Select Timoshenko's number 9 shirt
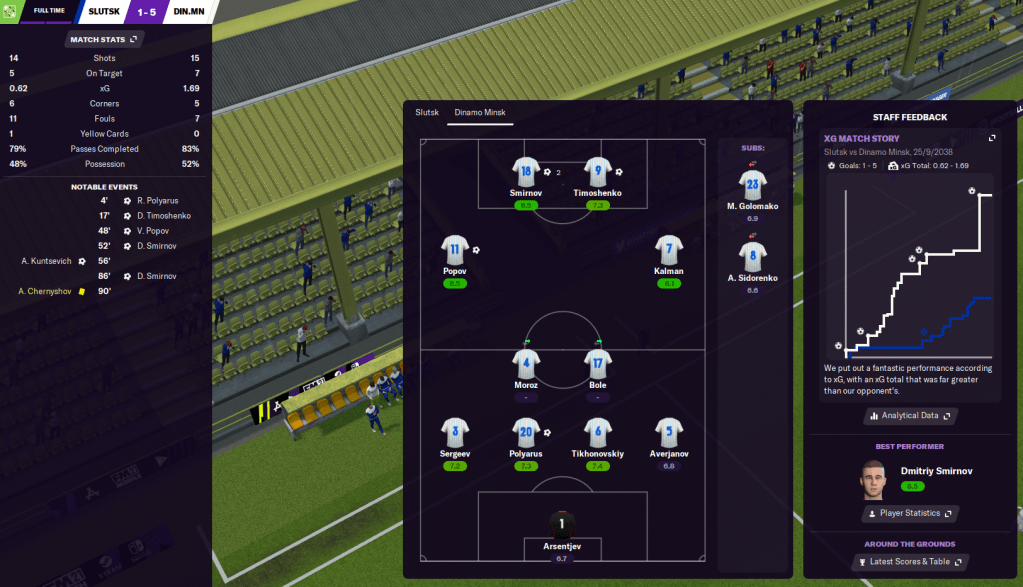Screen dimensions: 1023x587 point(597,171)
